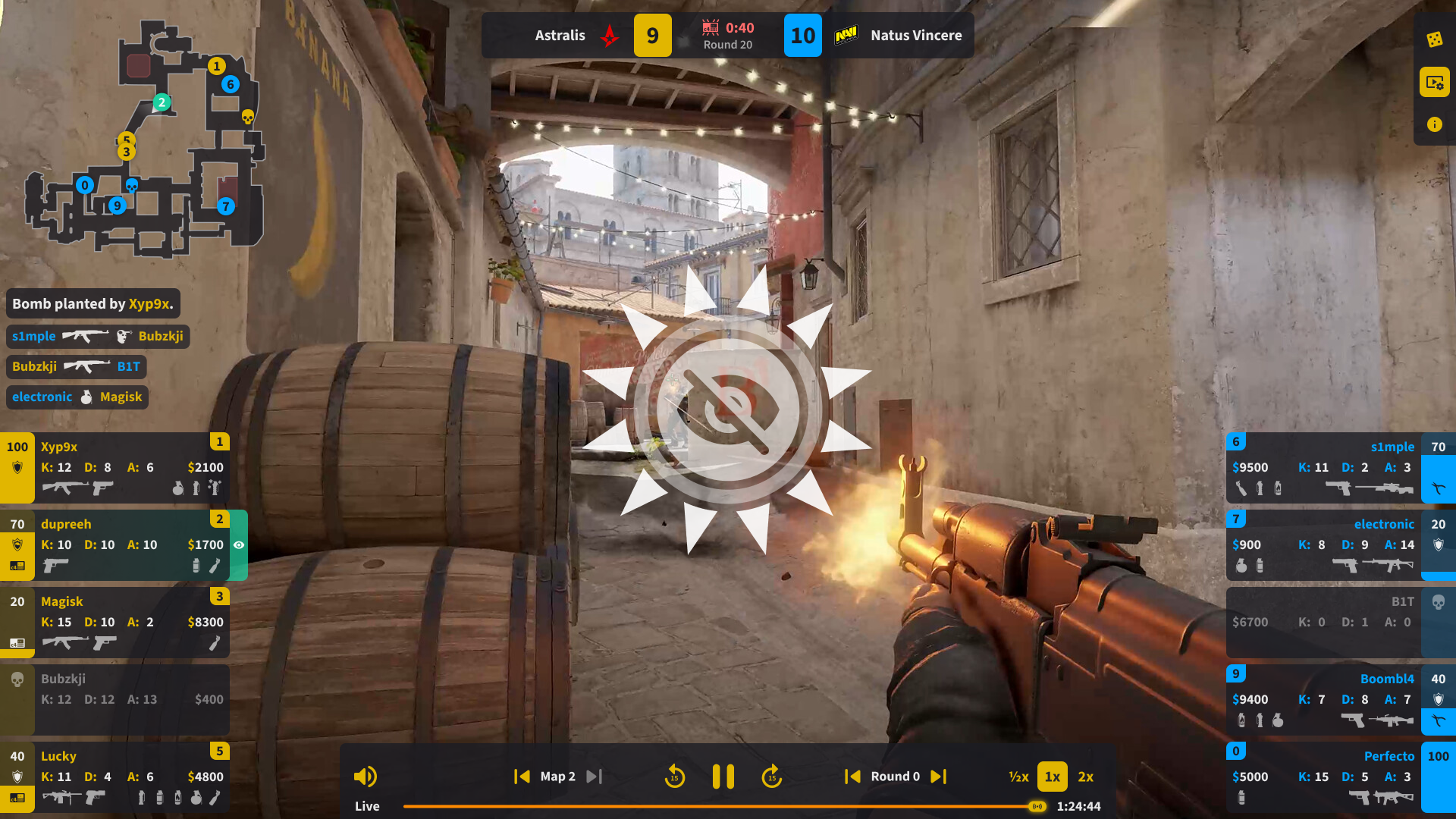Select the 1x speed option
The image size is (1456, 819).
tap(1052, 777)
